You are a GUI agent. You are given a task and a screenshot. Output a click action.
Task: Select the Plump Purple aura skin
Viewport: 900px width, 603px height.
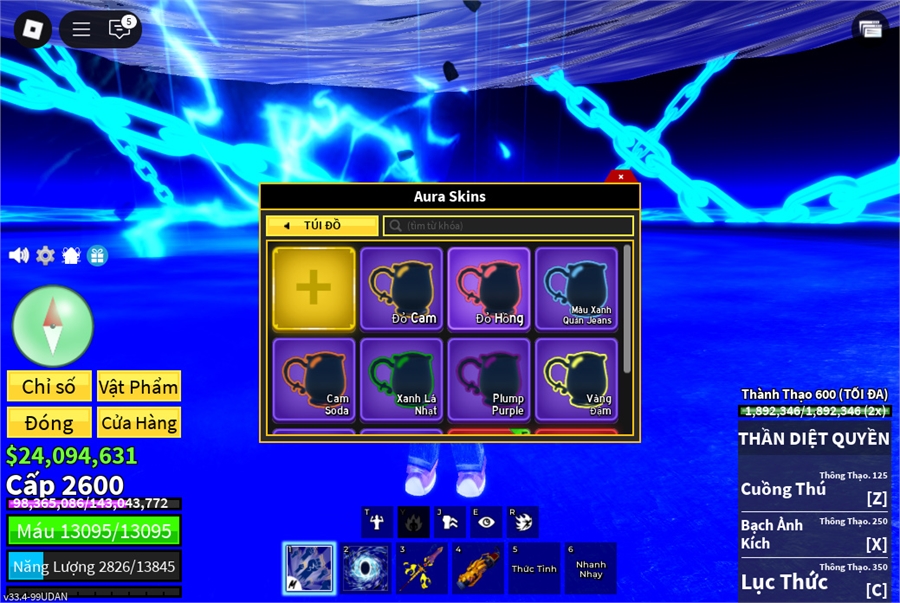pos(489,378)
